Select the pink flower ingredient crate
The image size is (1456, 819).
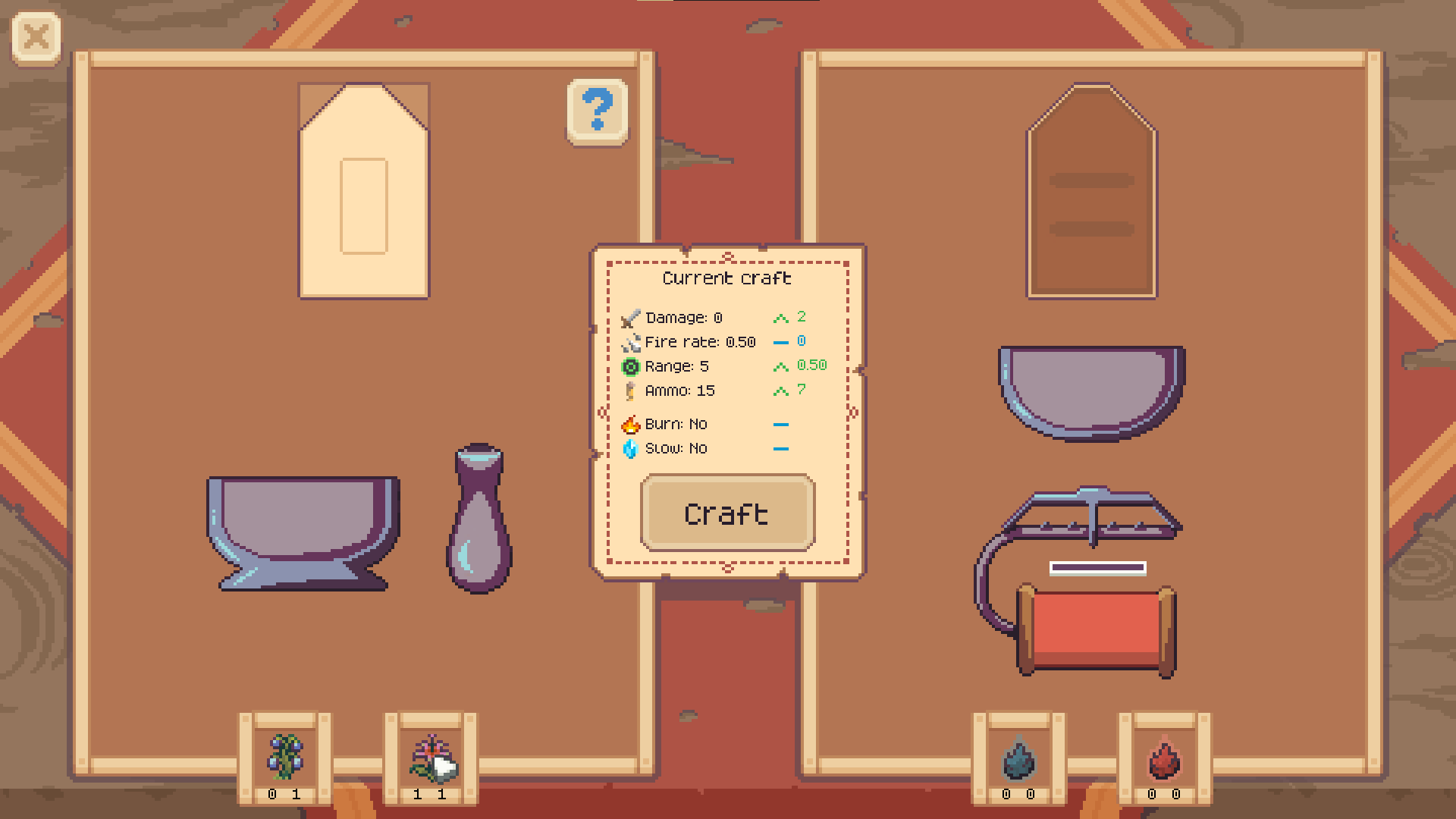tap(431, 758)
